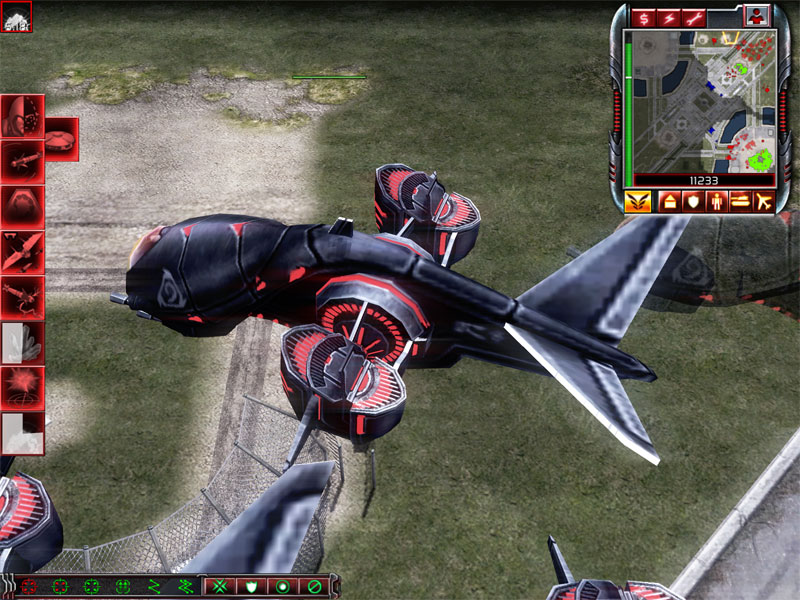The height and width of the screenshot is (600, 800).
Task: Click the dollar sign sell button
Action: point(642,18)
